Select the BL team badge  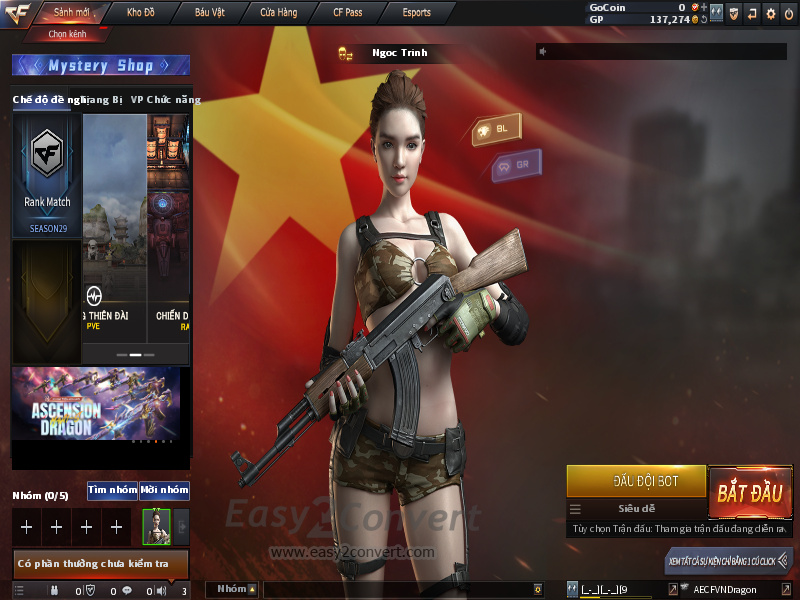(497, 130)
